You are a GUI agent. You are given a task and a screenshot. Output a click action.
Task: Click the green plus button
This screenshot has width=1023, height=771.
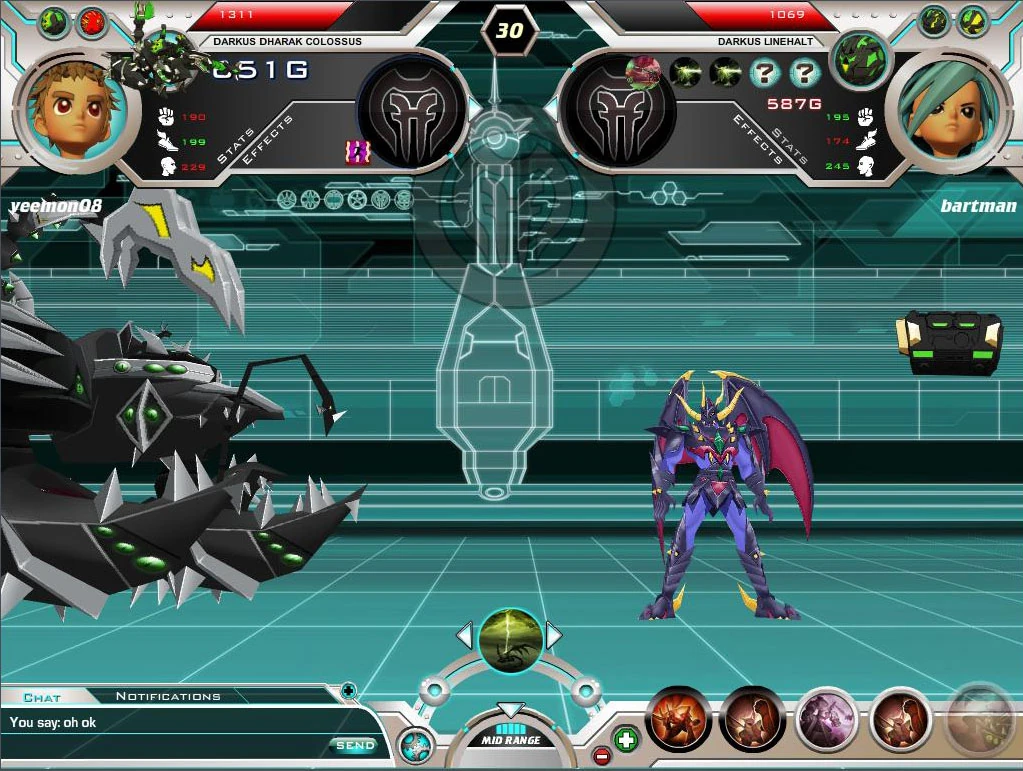point(626,740)
